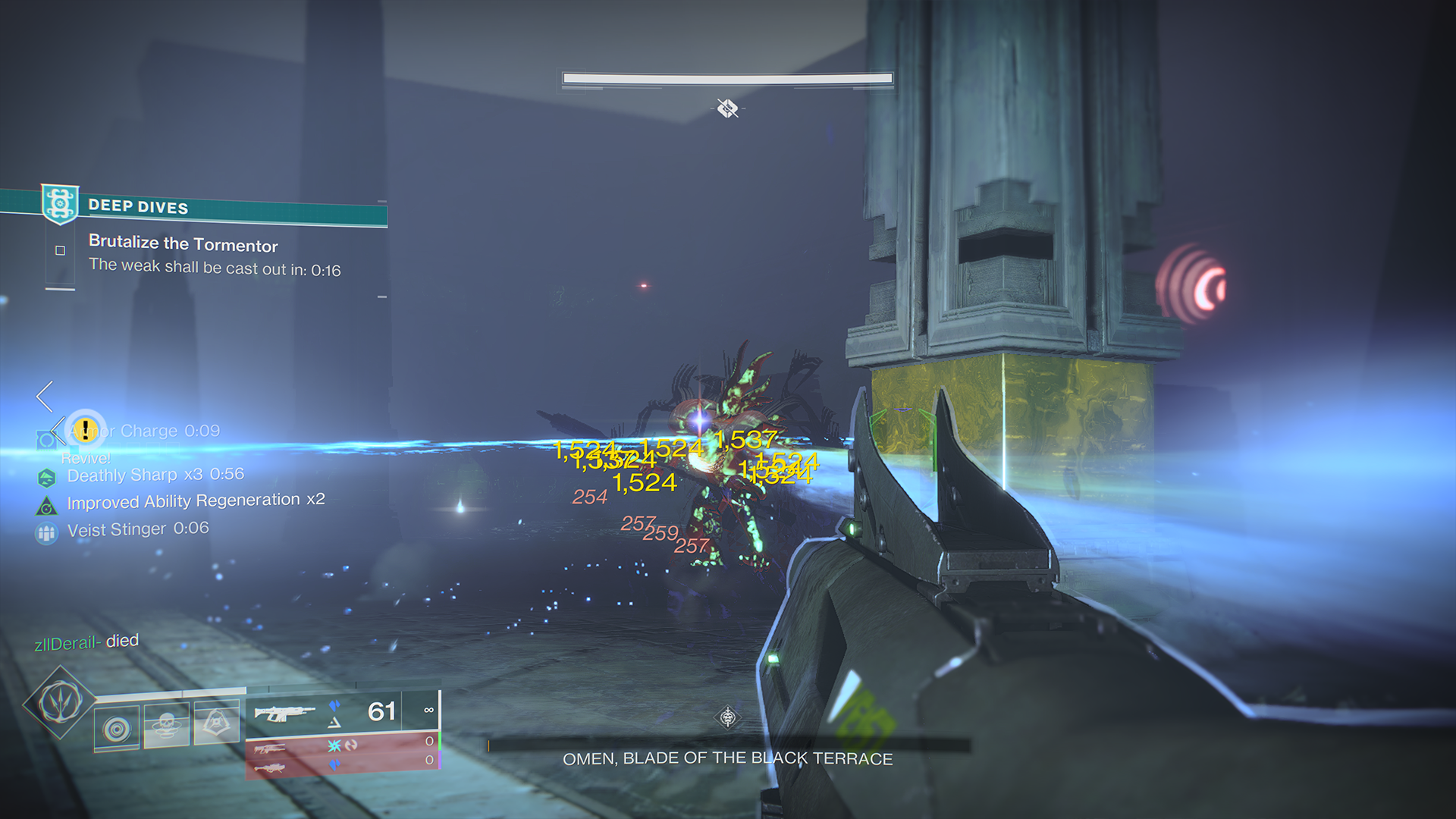
Task: Click the zllDerail- died feed entry
Action: point(88,641)
